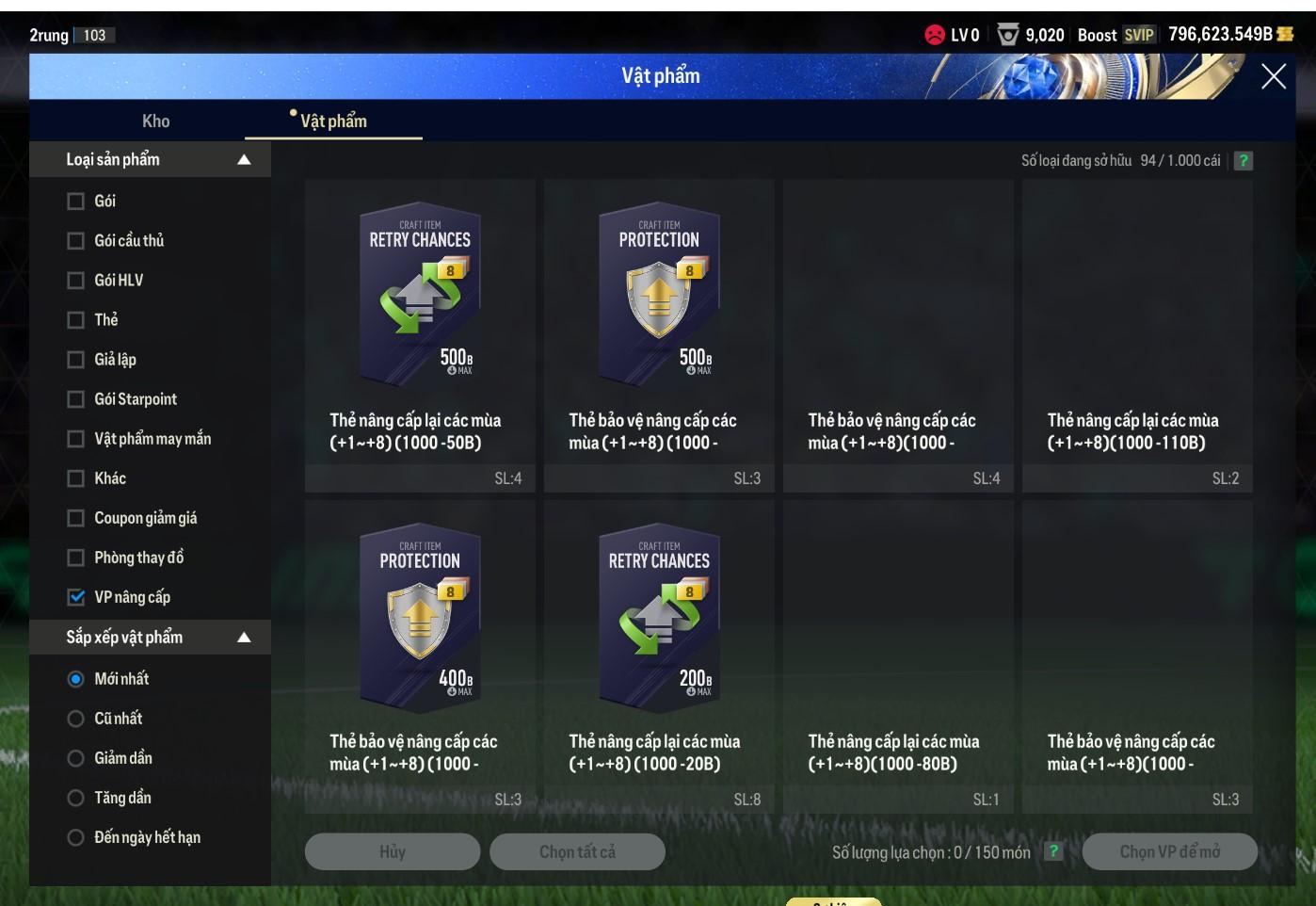This screenshot has width=1316, height=906.
Task: Uncheck the VP nâng cấp filter
Action: point(76,597)
